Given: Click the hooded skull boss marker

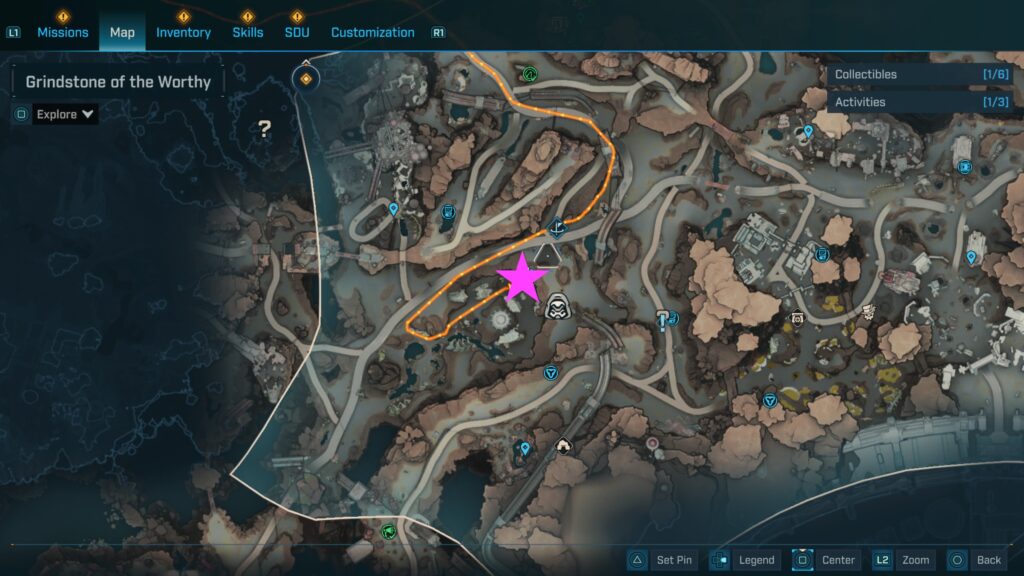Looking at the screenshot, I should coord(557,306).
